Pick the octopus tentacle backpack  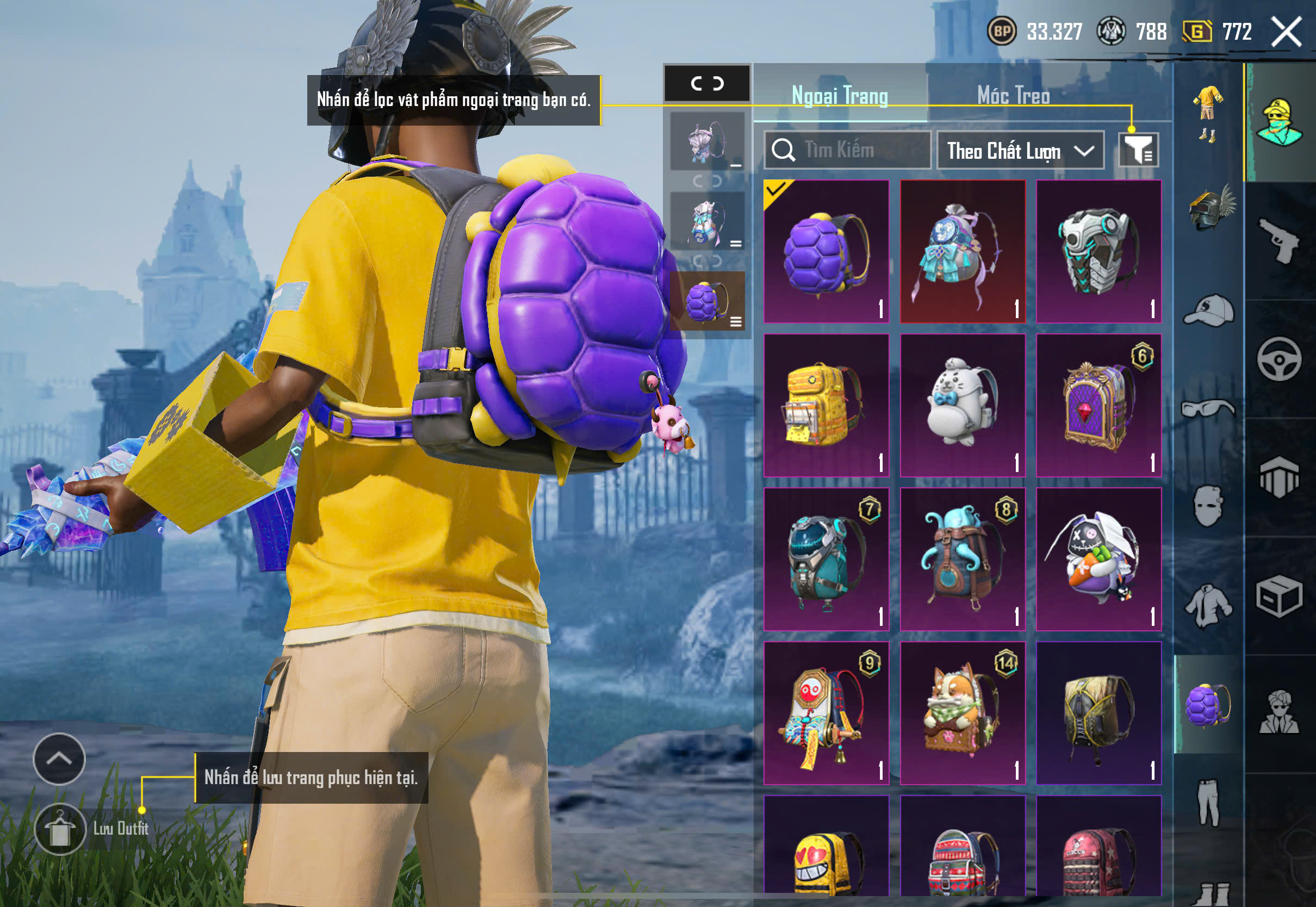coord(962,559)
